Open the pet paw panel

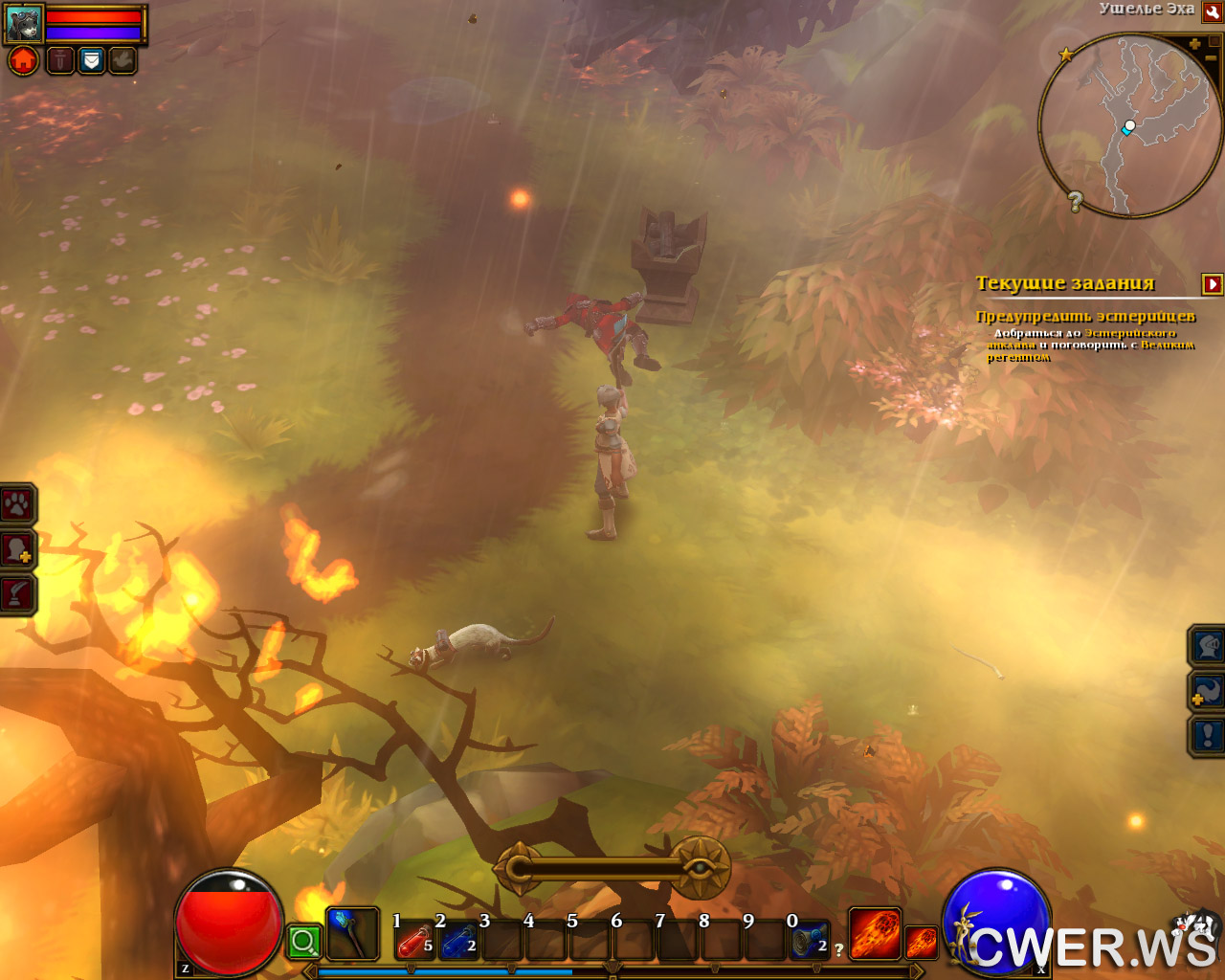point(17,503)
